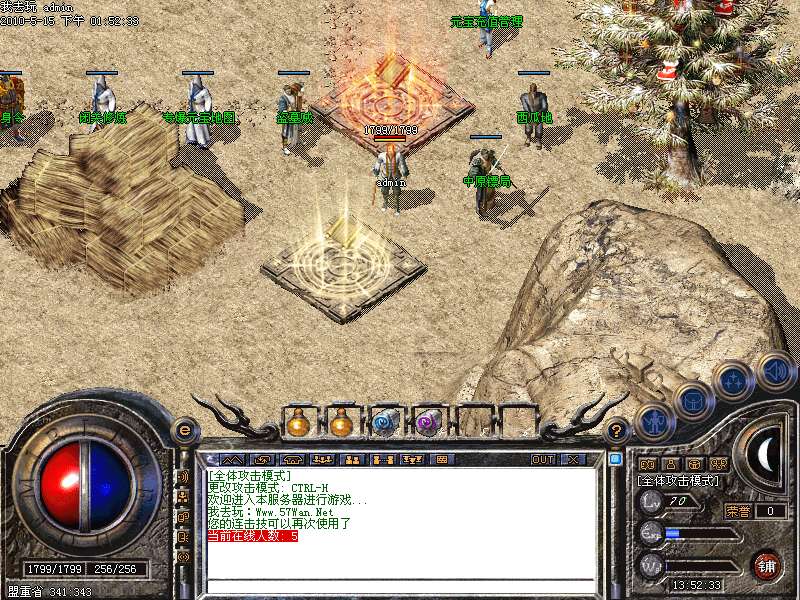Click the 全体攻击模式 attack mode label
Screen dimensions: 800x600
pyautogui.click(x=678, y=481)
